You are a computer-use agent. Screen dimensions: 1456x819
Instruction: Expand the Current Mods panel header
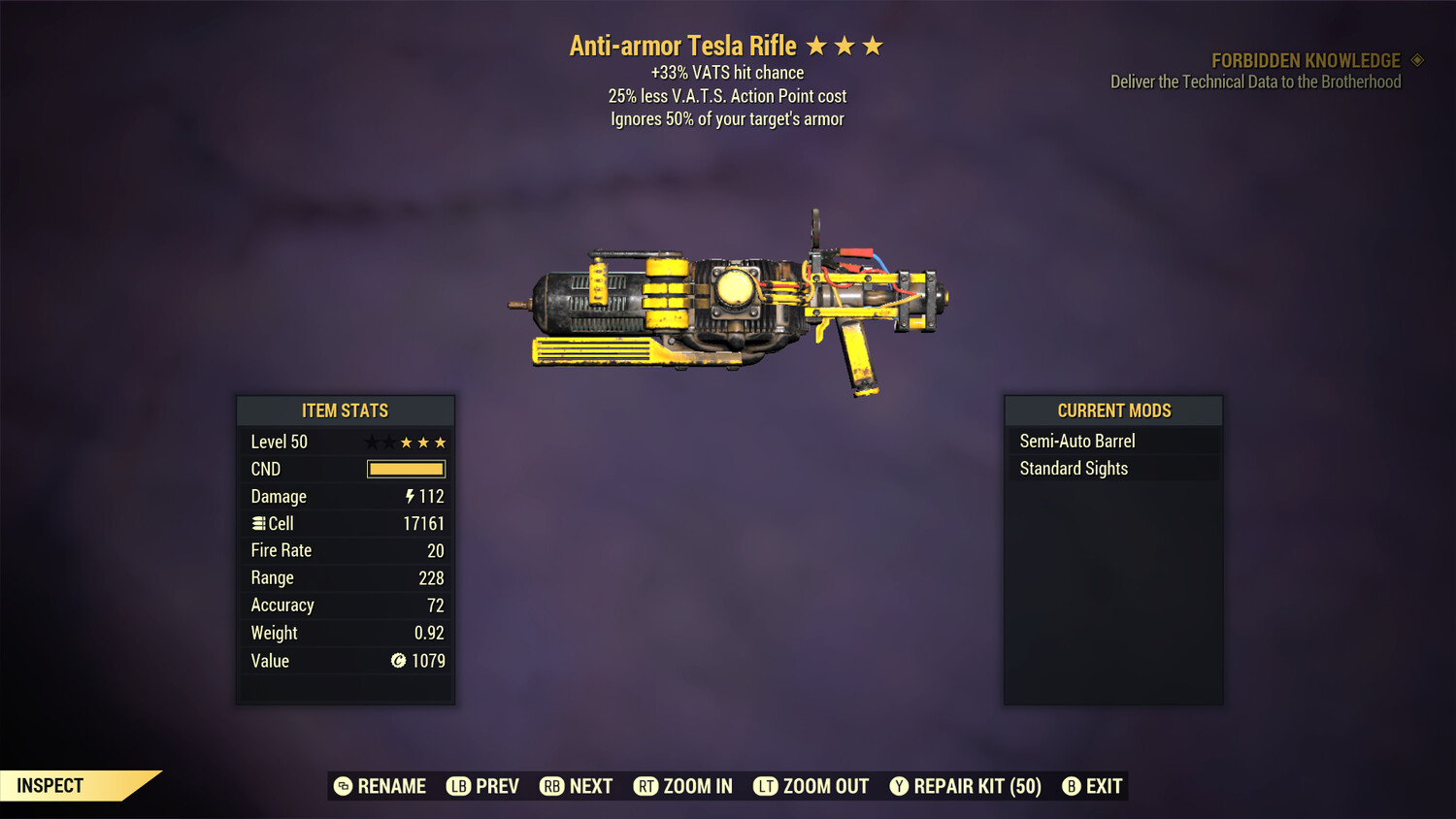click(x=1113, y=410)
